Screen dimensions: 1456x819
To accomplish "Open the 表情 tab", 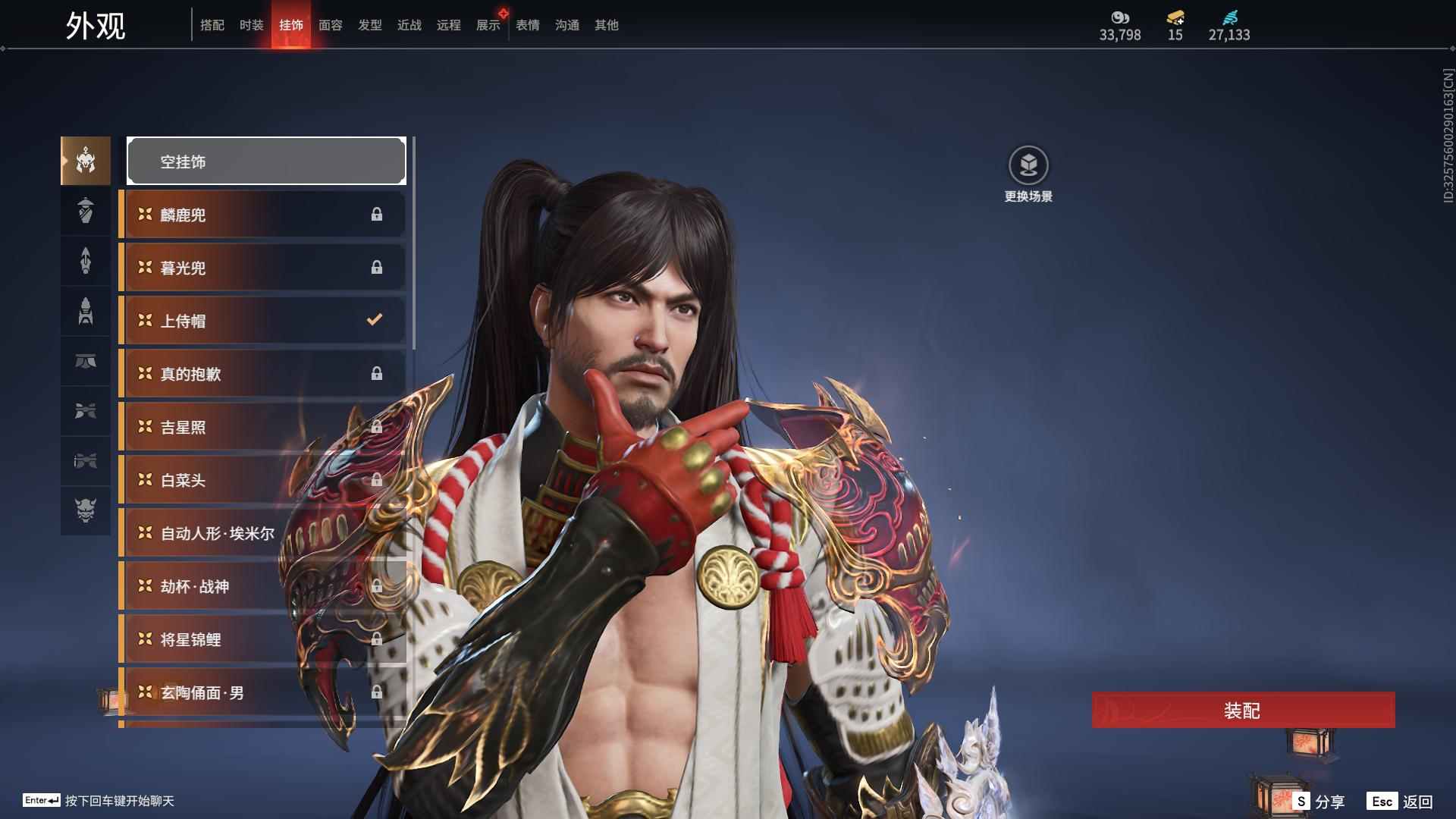I will pyautogui.click(x=528, y=25).
